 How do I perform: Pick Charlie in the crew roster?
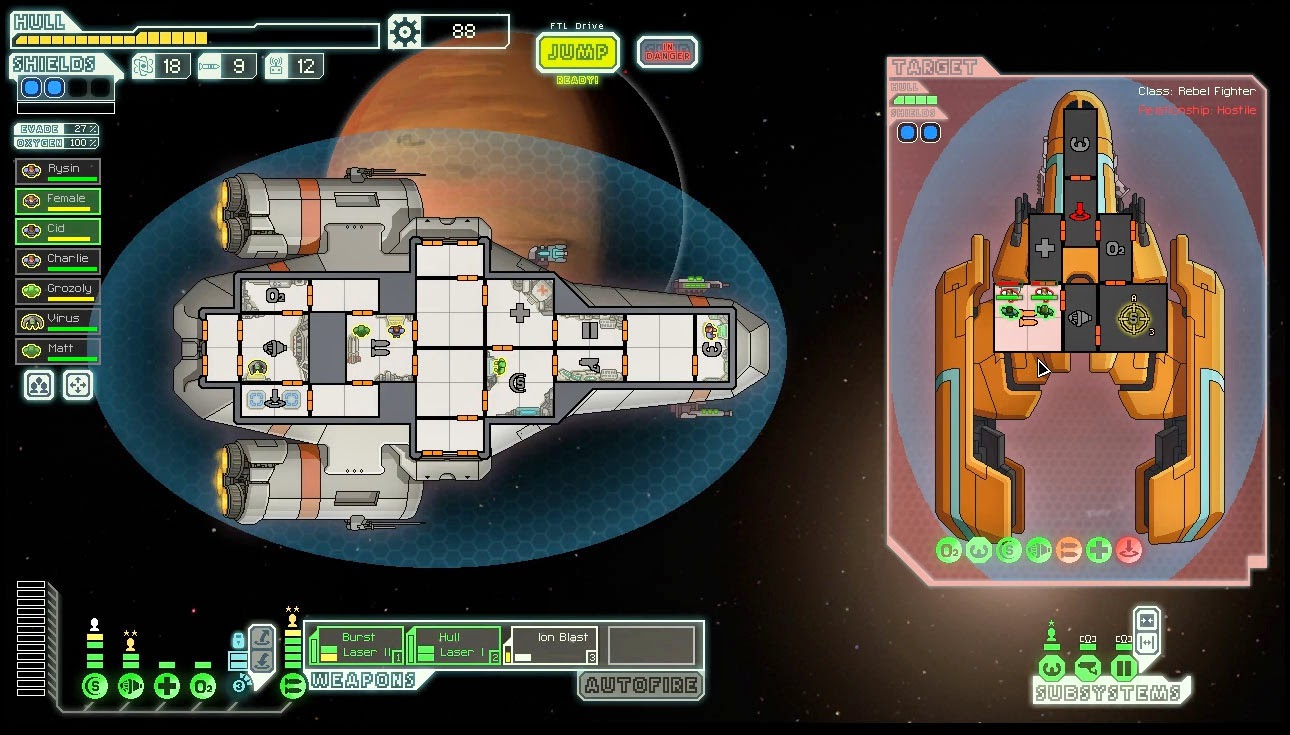[58, 261]
